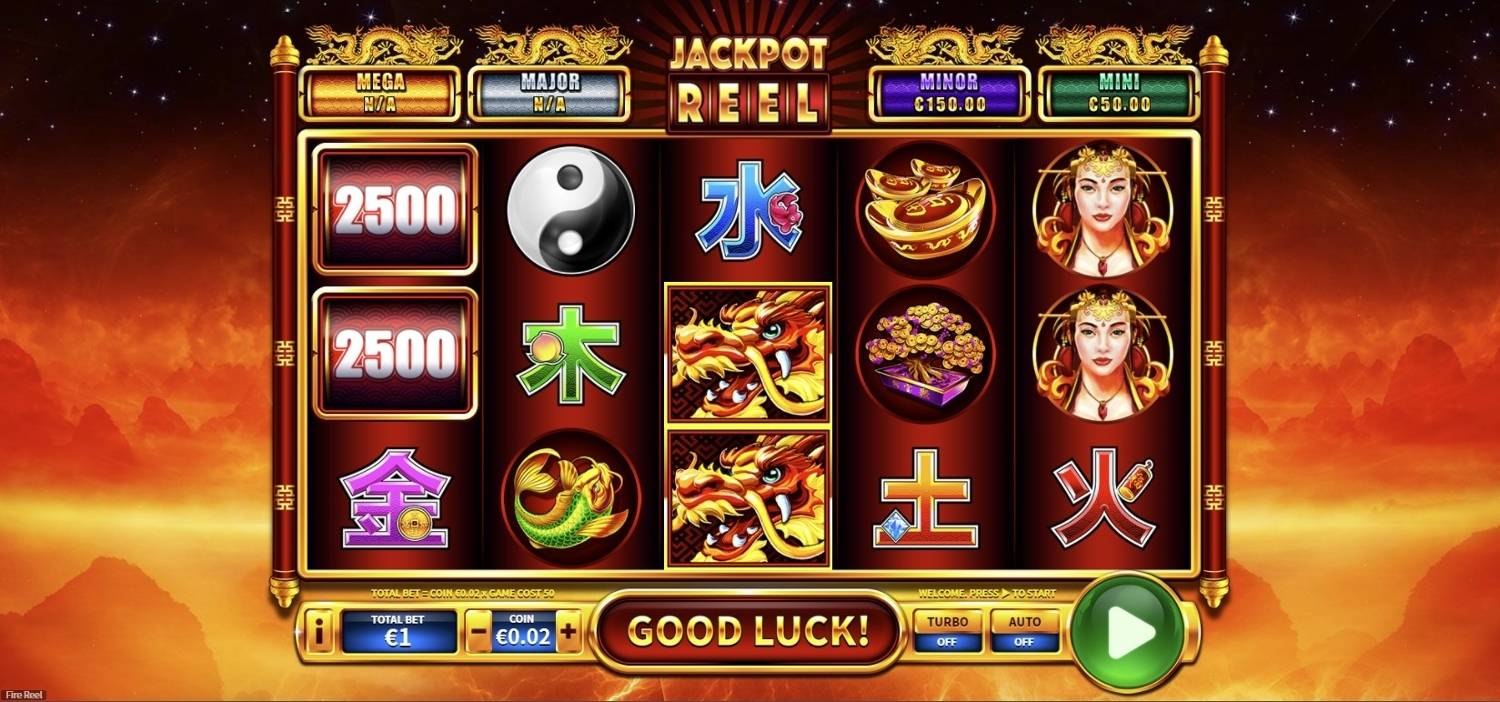Spin the reels with the green play button
Image resolution: width=1500 pixels, height=702 pixels.
coord(1127,631)
